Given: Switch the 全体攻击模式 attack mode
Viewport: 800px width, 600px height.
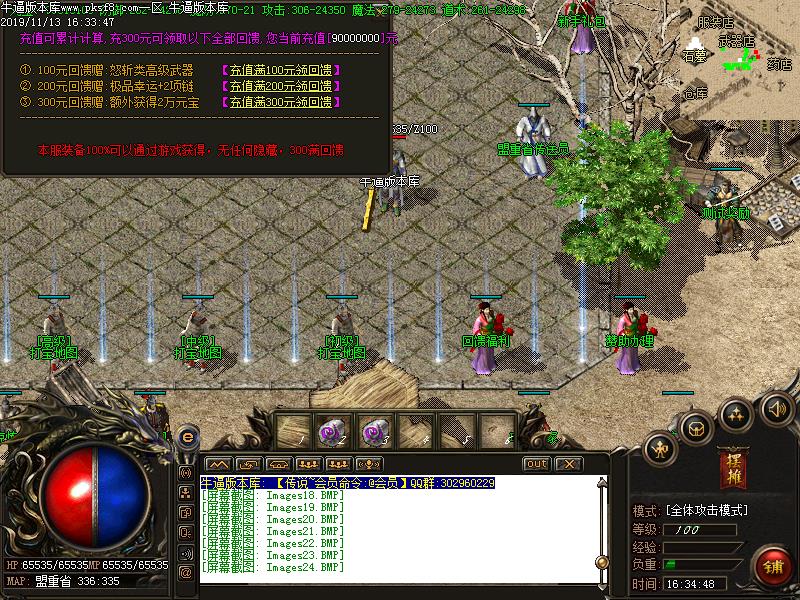Looking at the screenshot, I should tap(705, 510).
